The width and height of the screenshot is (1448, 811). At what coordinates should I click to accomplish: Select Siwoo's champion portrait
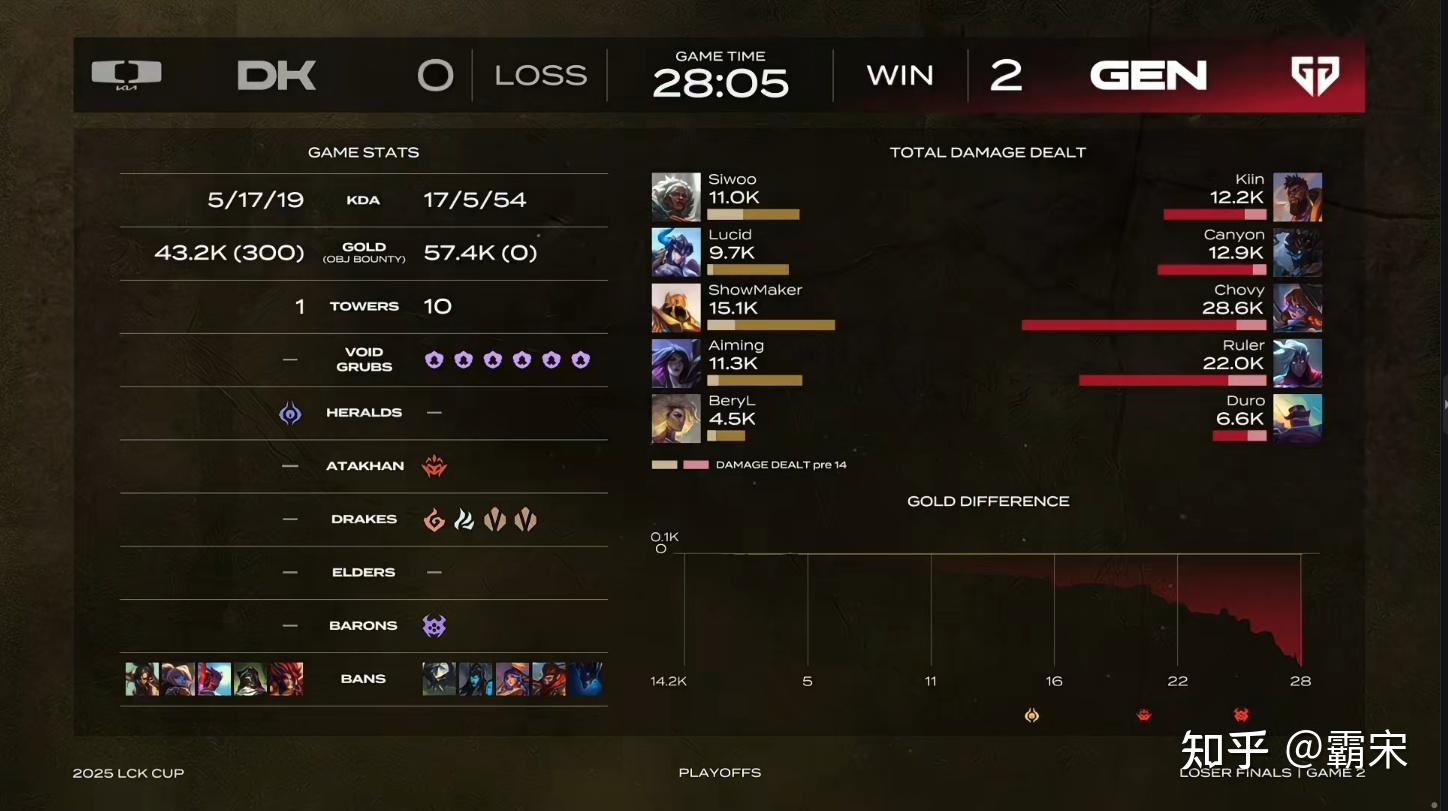(675, 197)
